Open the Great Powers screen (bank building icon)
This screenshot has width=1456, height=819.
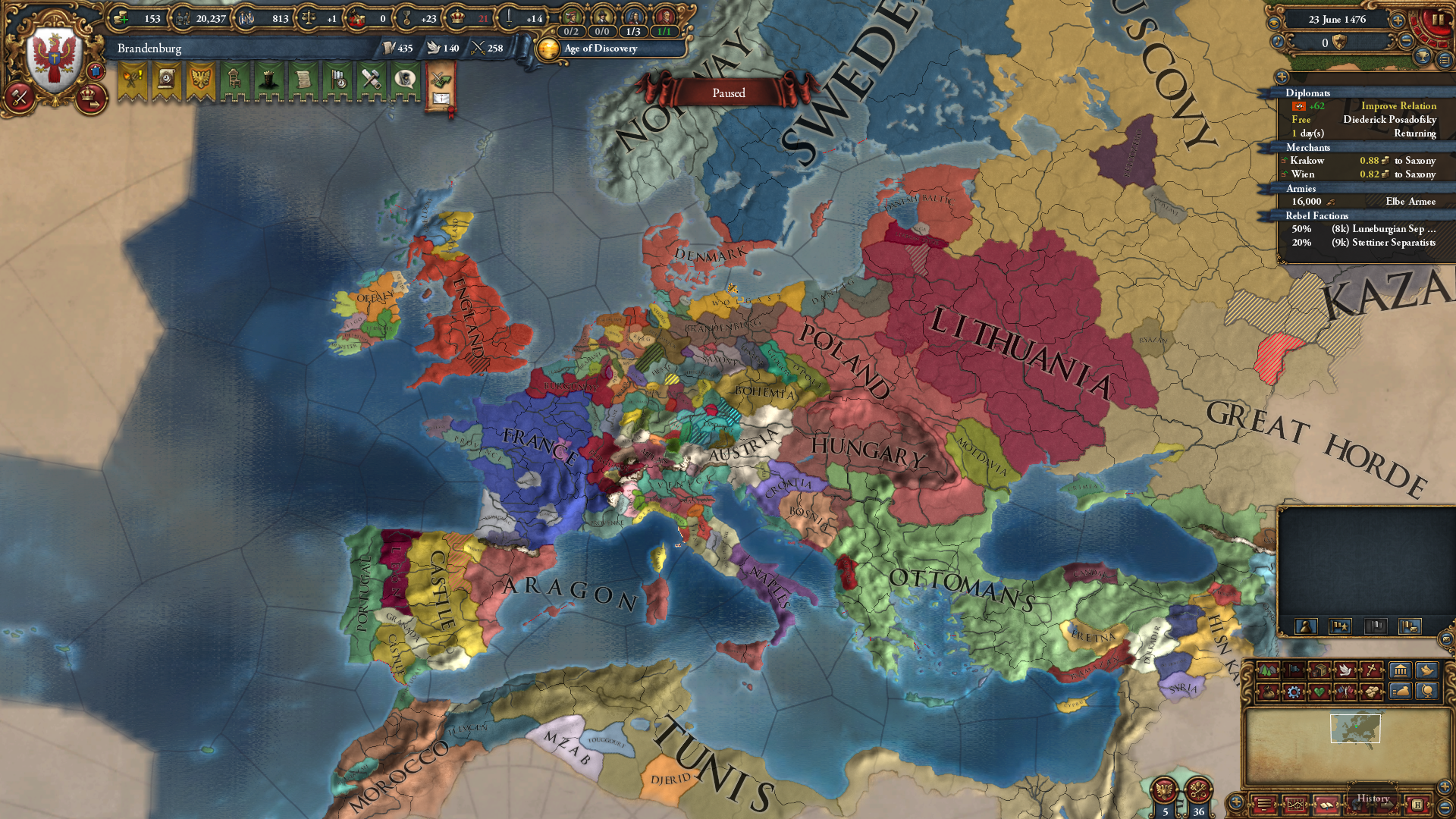(1400, 670)
